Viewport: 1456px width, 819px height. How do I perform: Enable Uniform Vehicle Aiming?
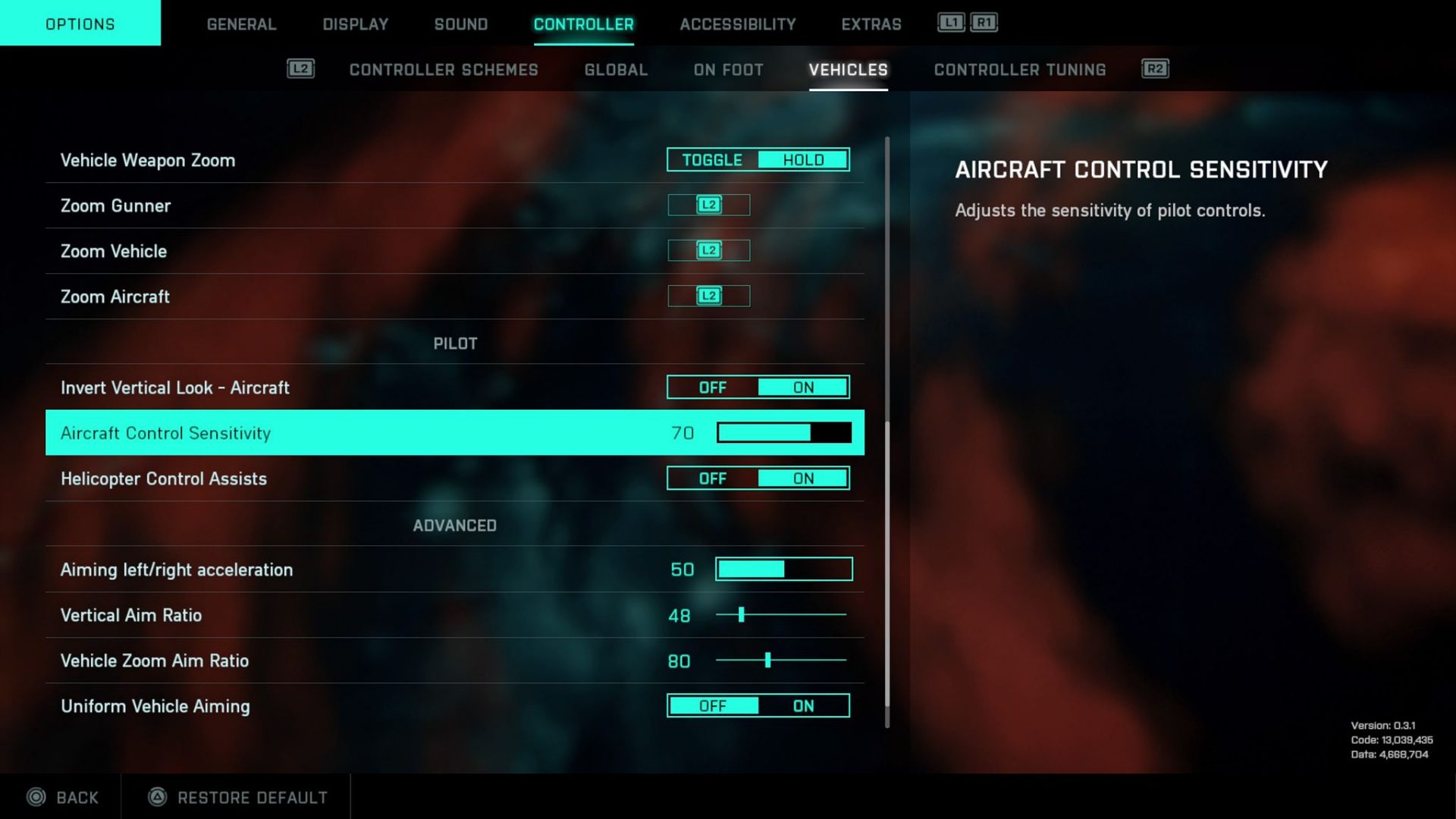click(x=802, y=705)
